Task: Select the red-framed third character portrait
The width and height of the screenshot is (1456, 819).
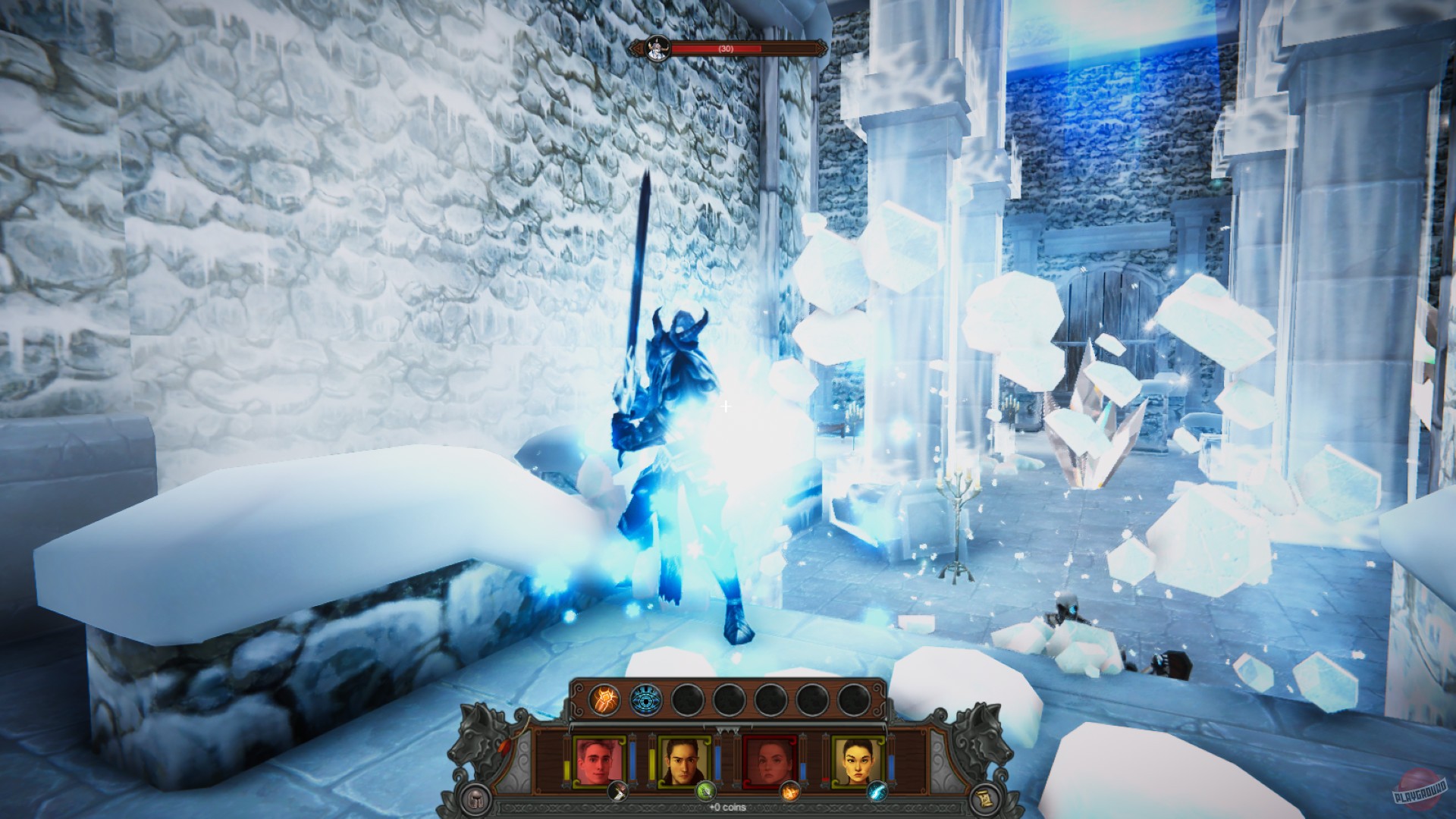Action: pos(768,758)
